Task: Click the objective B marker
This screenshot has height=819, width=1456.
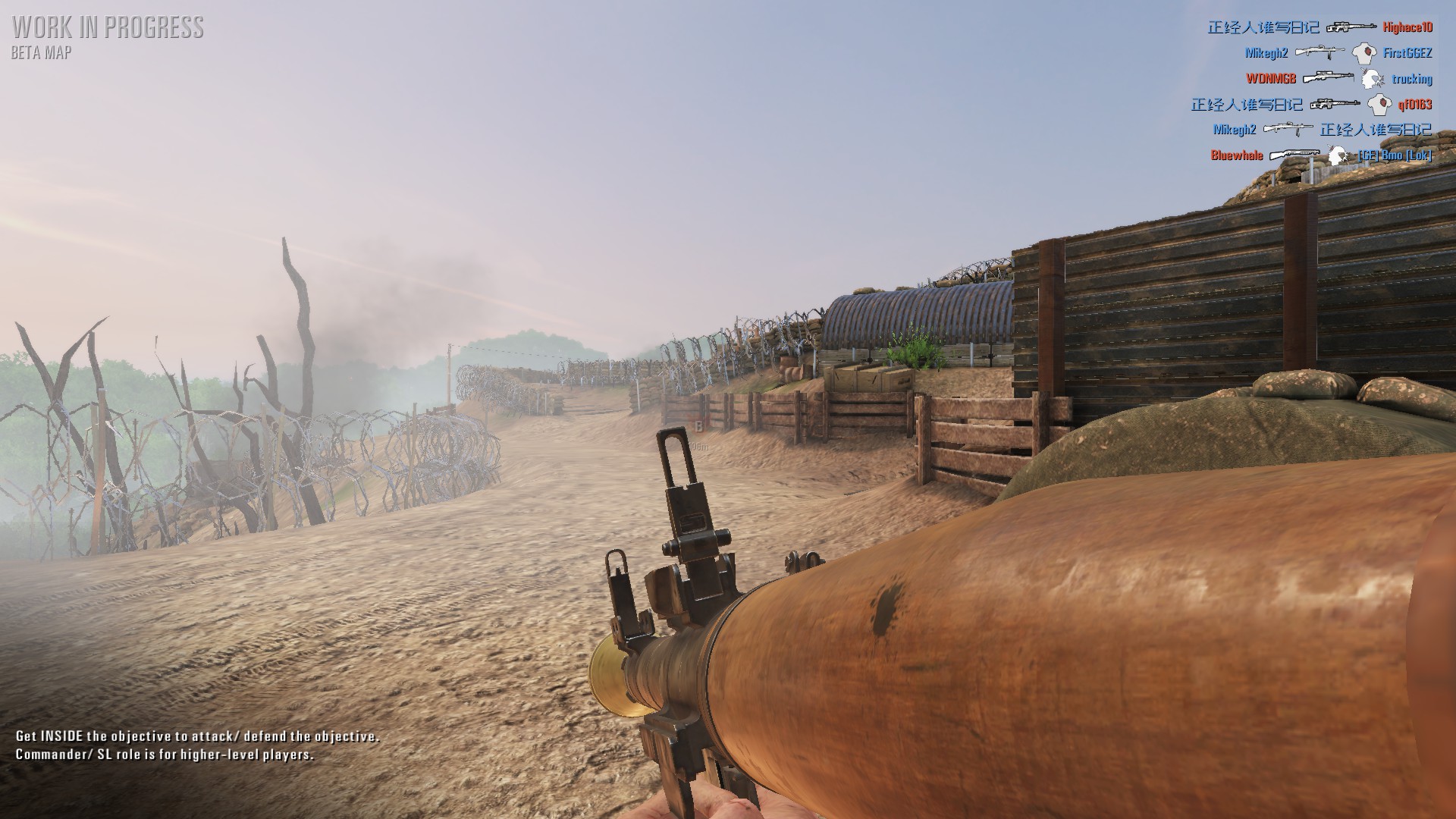Action: (698, 428)
